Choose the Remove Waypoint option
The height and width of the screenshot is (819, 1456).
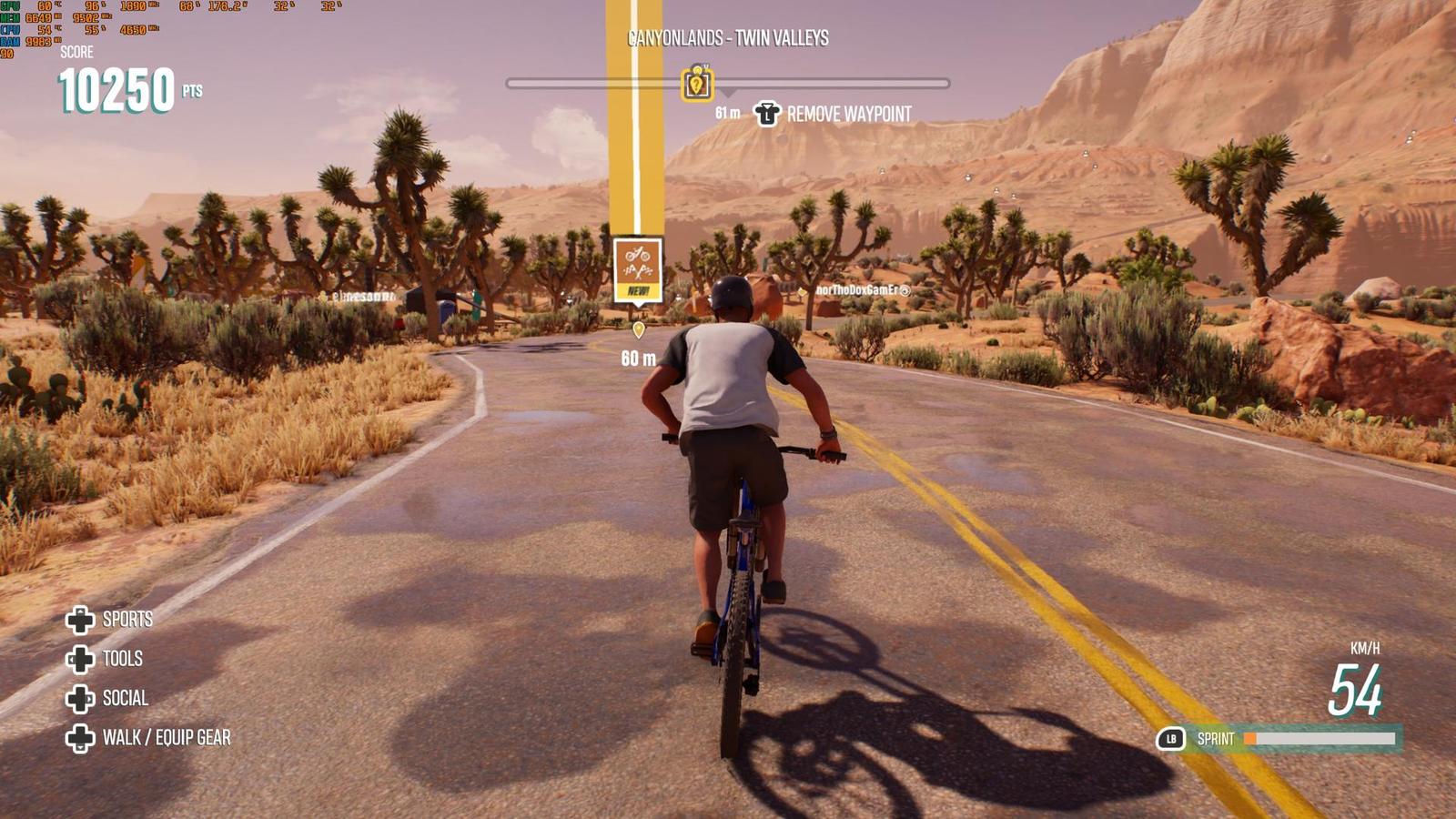[x=833, y=115]
